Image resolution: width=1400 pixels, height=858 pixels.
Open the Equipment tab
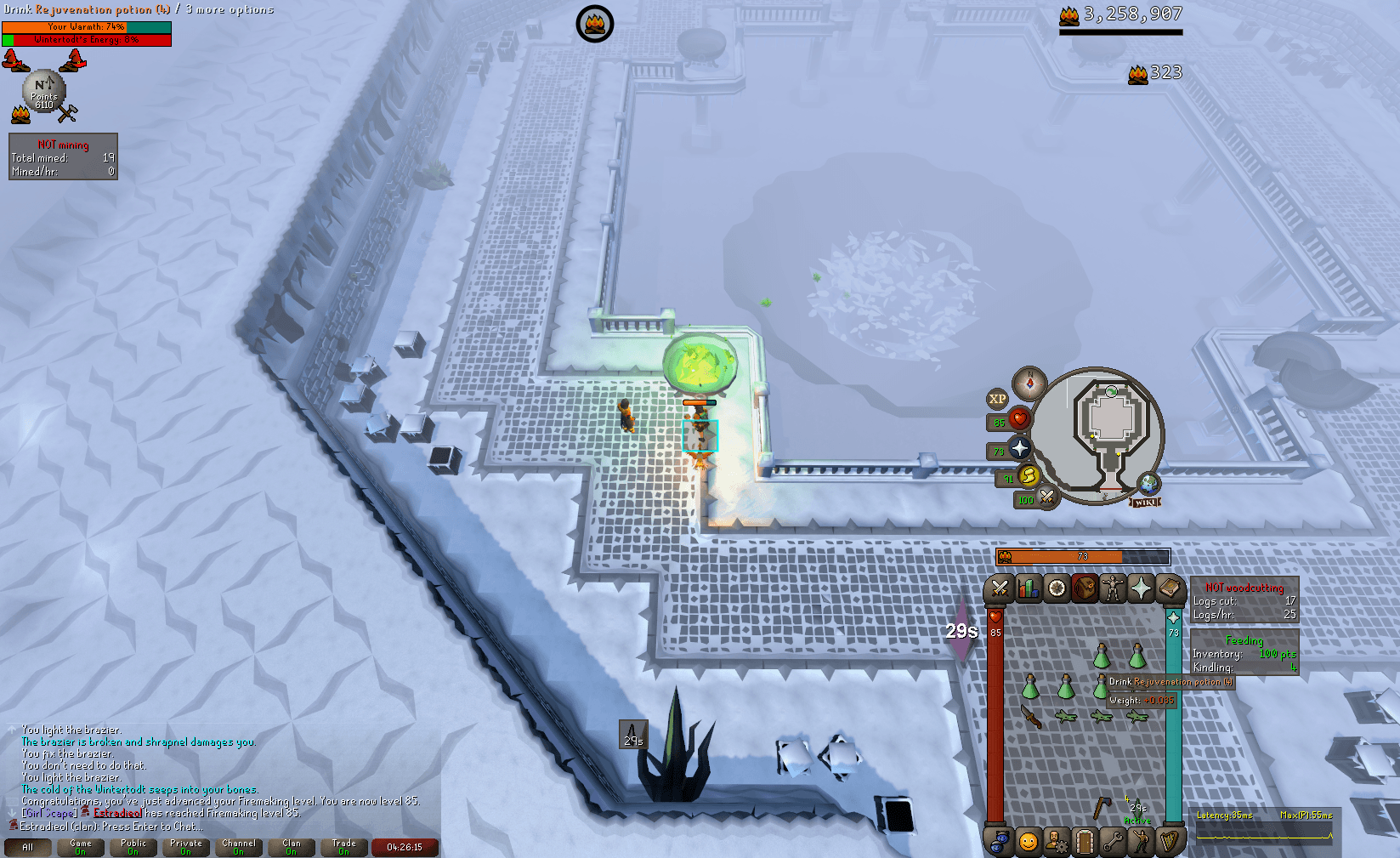click(x=1114, y=588)
